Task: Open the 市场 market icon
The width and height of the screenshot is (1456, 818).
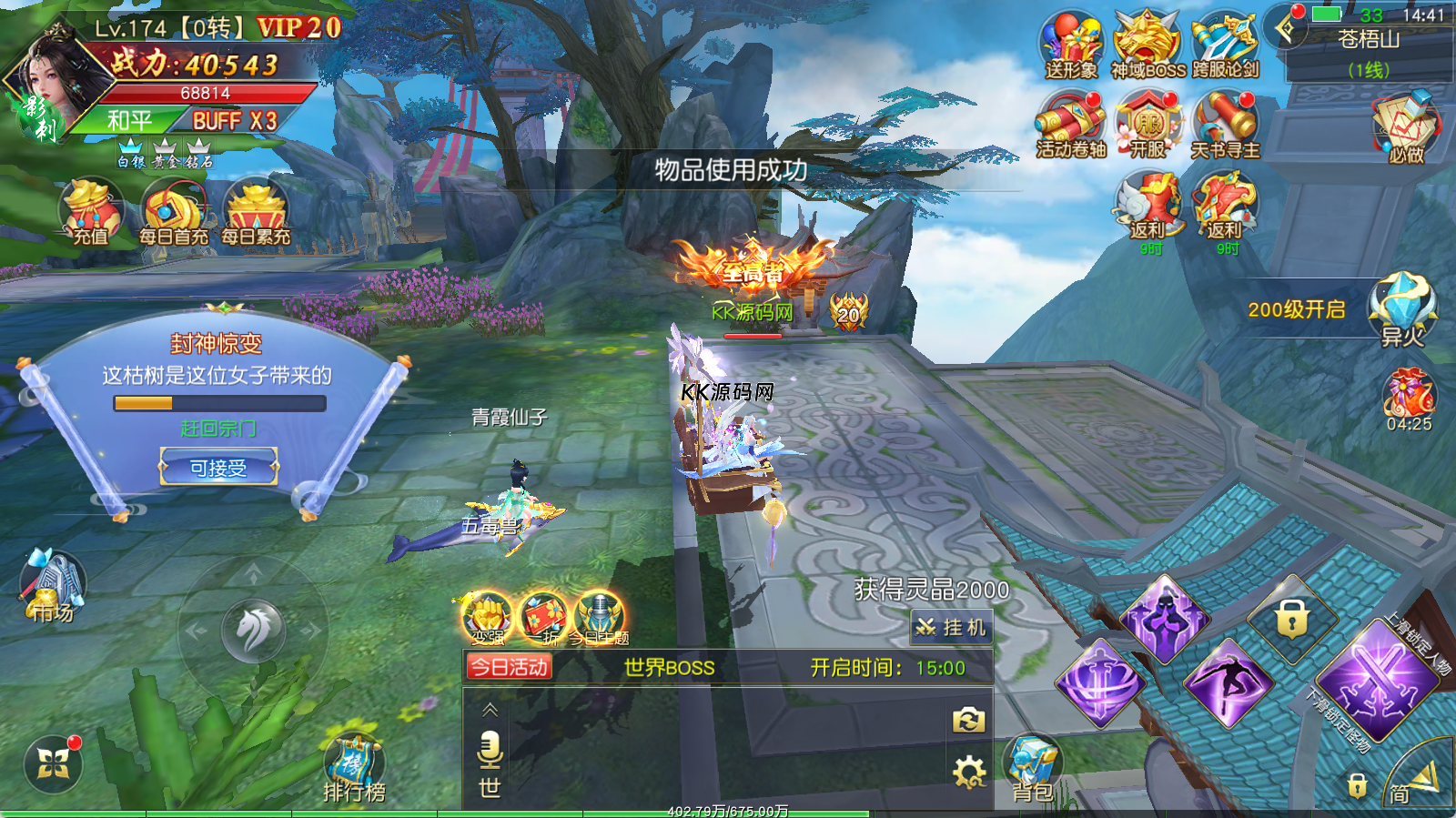Action: [53, 587]
